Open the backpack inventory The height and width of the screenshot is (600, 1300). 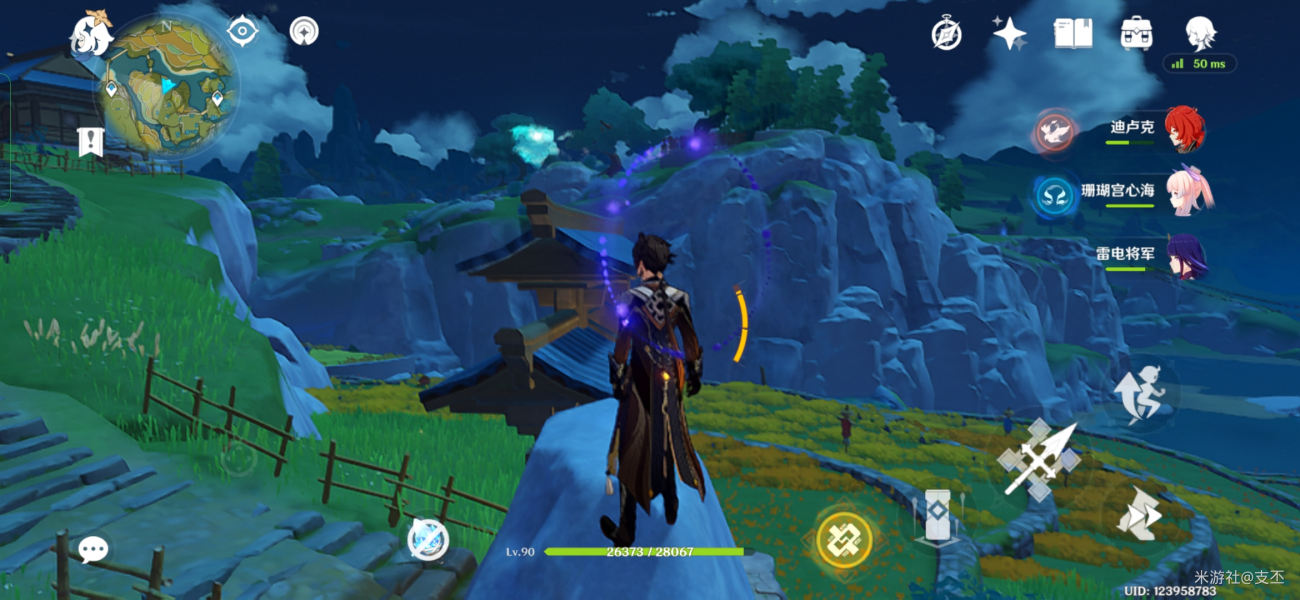(x=1136, y=34)
